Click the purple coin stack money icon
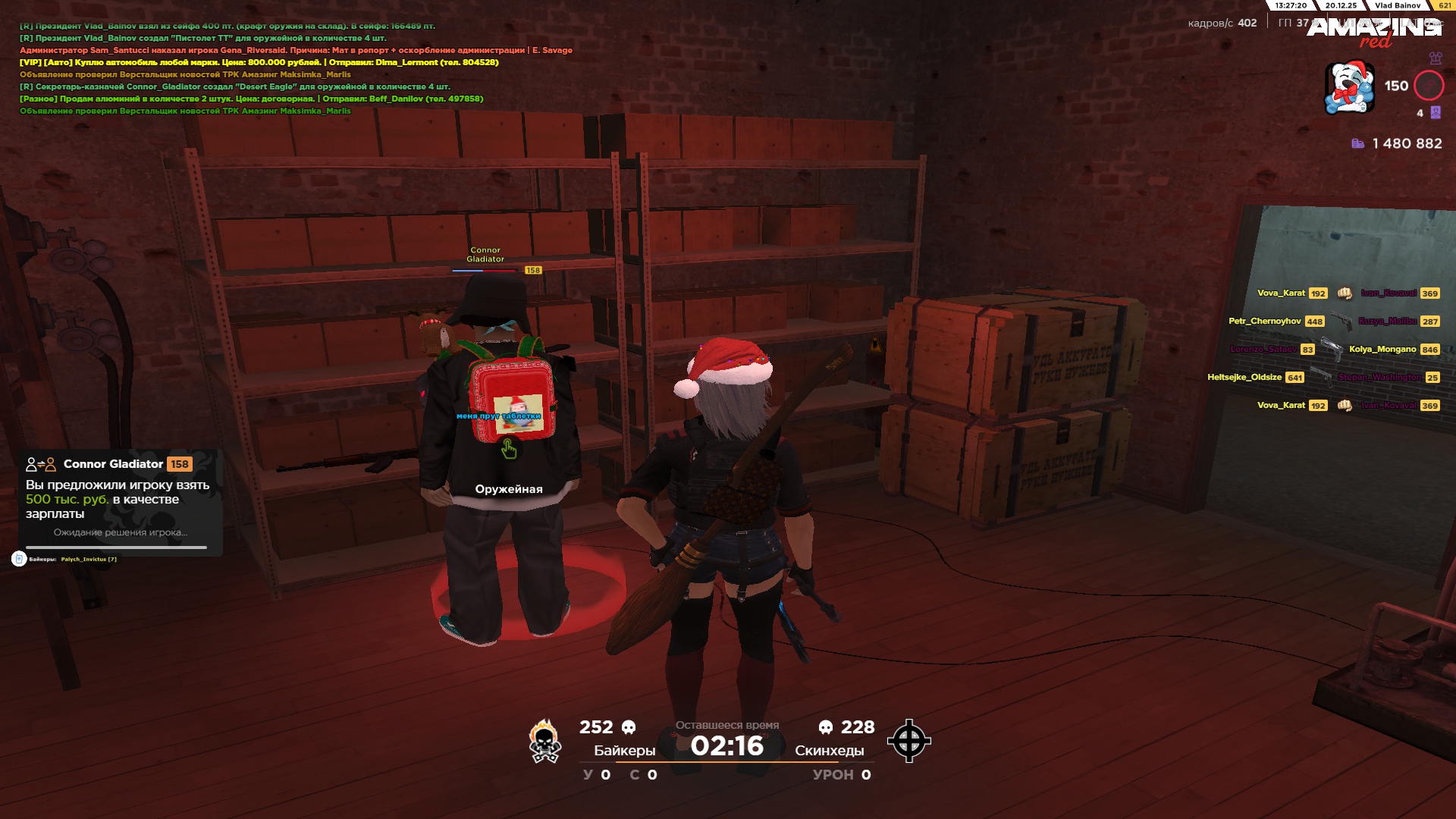Screen dimensions: 1456x819 [x=1357, y=143]
